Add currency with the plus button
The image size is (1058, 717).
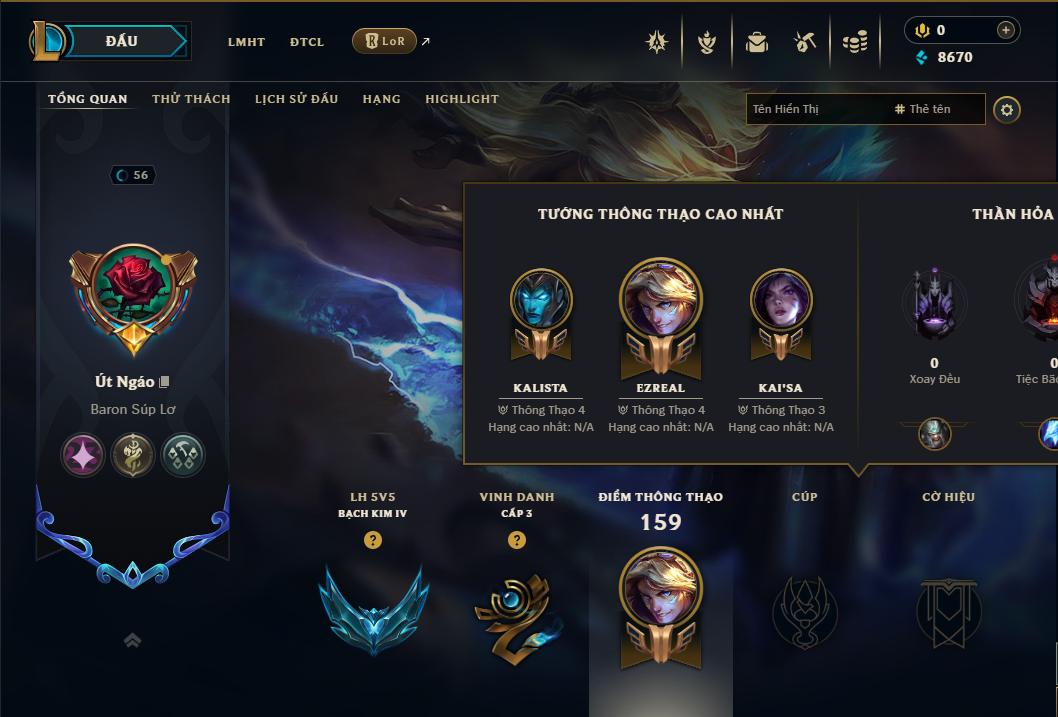(x=1005, y=30)
